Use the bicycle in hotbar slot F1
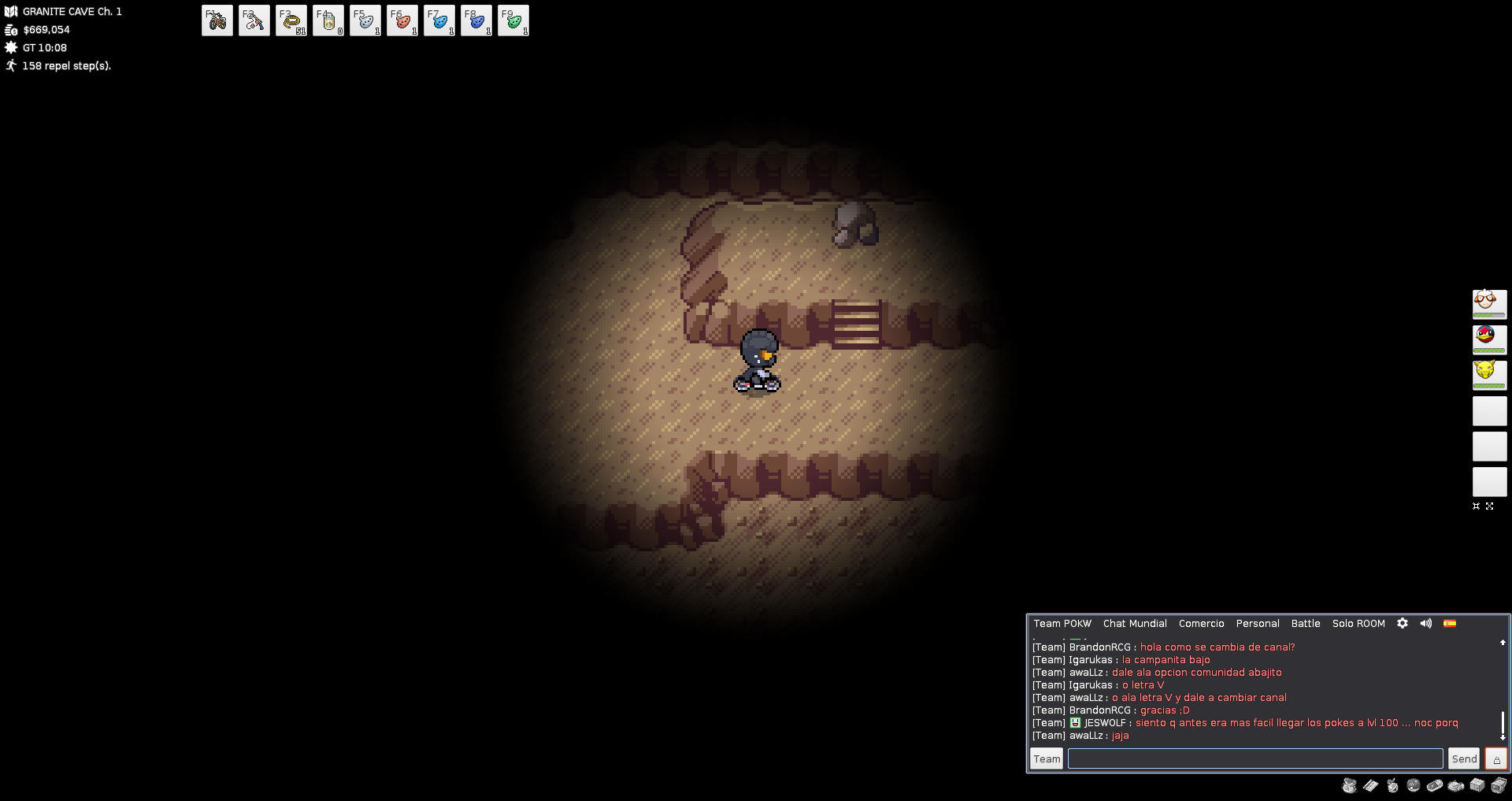This screenshot has height=801, width=1512. coord(217,20)
